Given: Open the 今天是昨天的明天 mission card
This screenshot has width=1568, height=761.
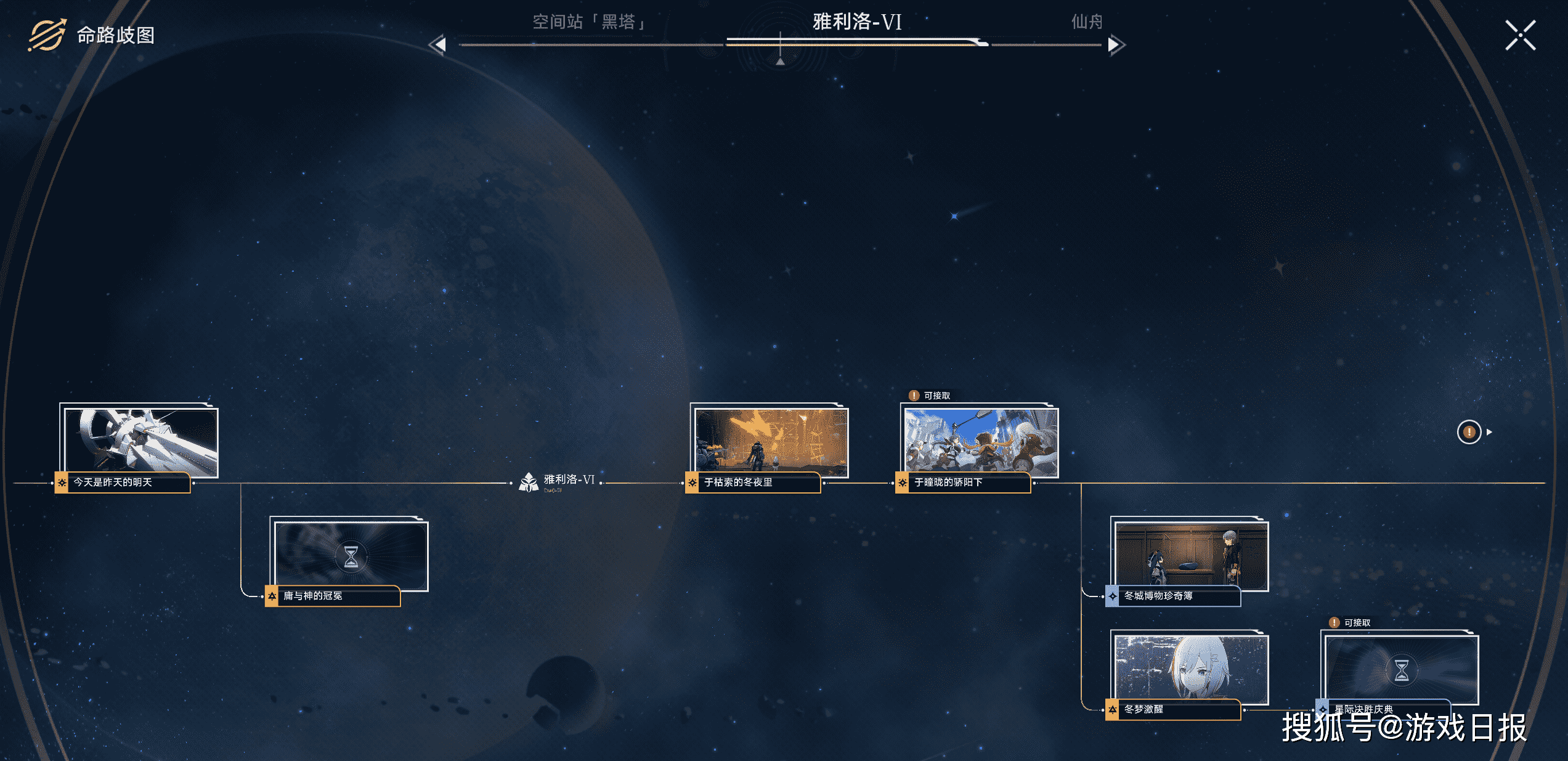Looking at the screenshot, I should [139, 442].
